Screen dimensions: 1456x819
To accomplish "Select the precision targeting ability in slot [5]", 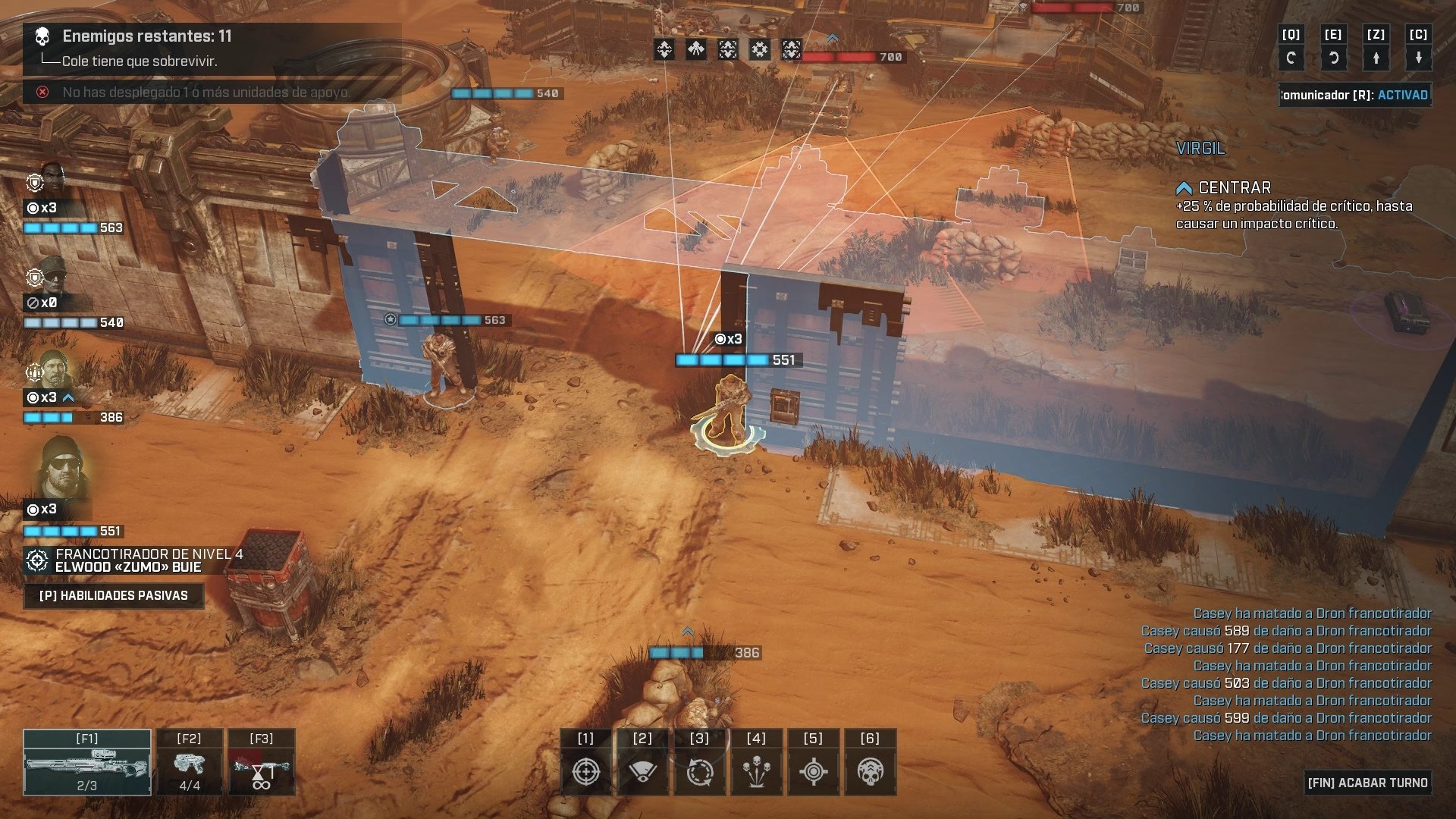I will click(x=812, y=768).
